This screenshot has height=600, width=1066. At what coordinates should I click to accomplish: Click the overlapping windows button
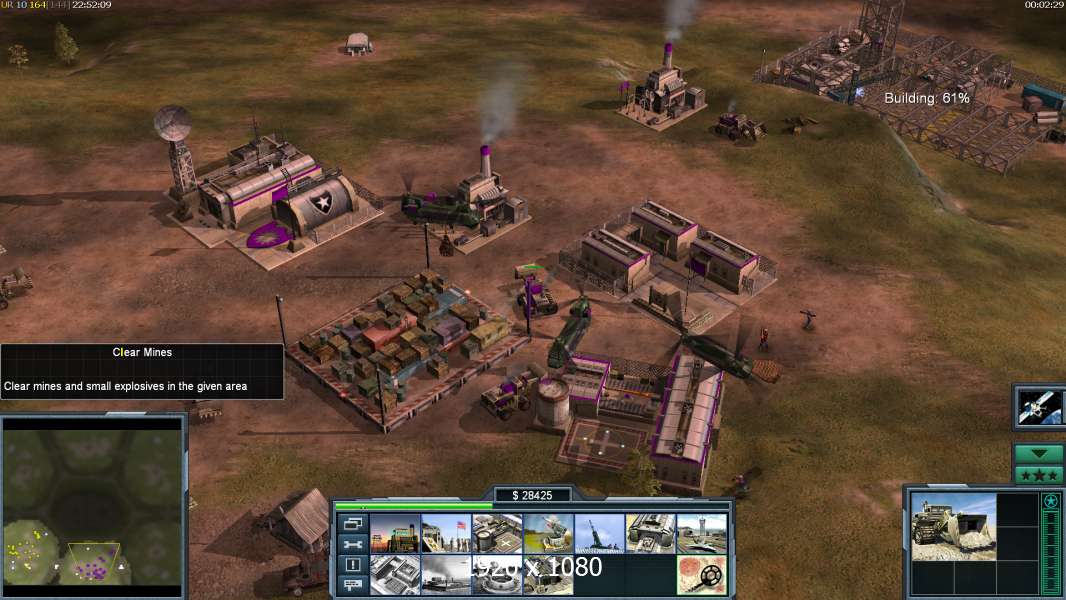(352, 523)
